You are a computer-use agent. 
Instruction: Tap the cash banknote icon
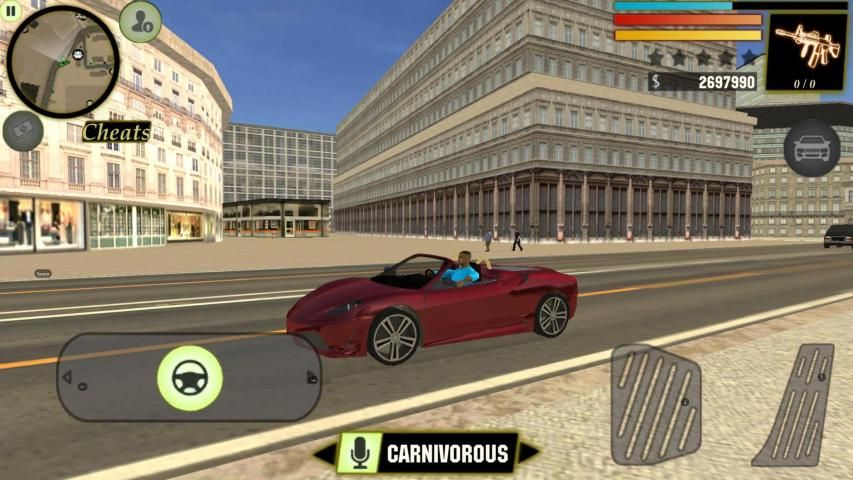coord(22,131)
